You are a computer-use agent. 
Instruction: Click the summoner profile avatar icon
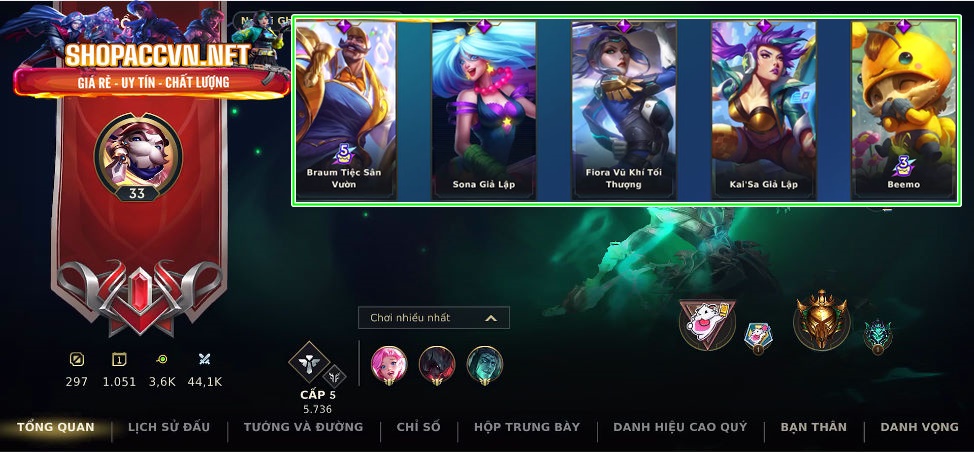click(x=137, y=150)
